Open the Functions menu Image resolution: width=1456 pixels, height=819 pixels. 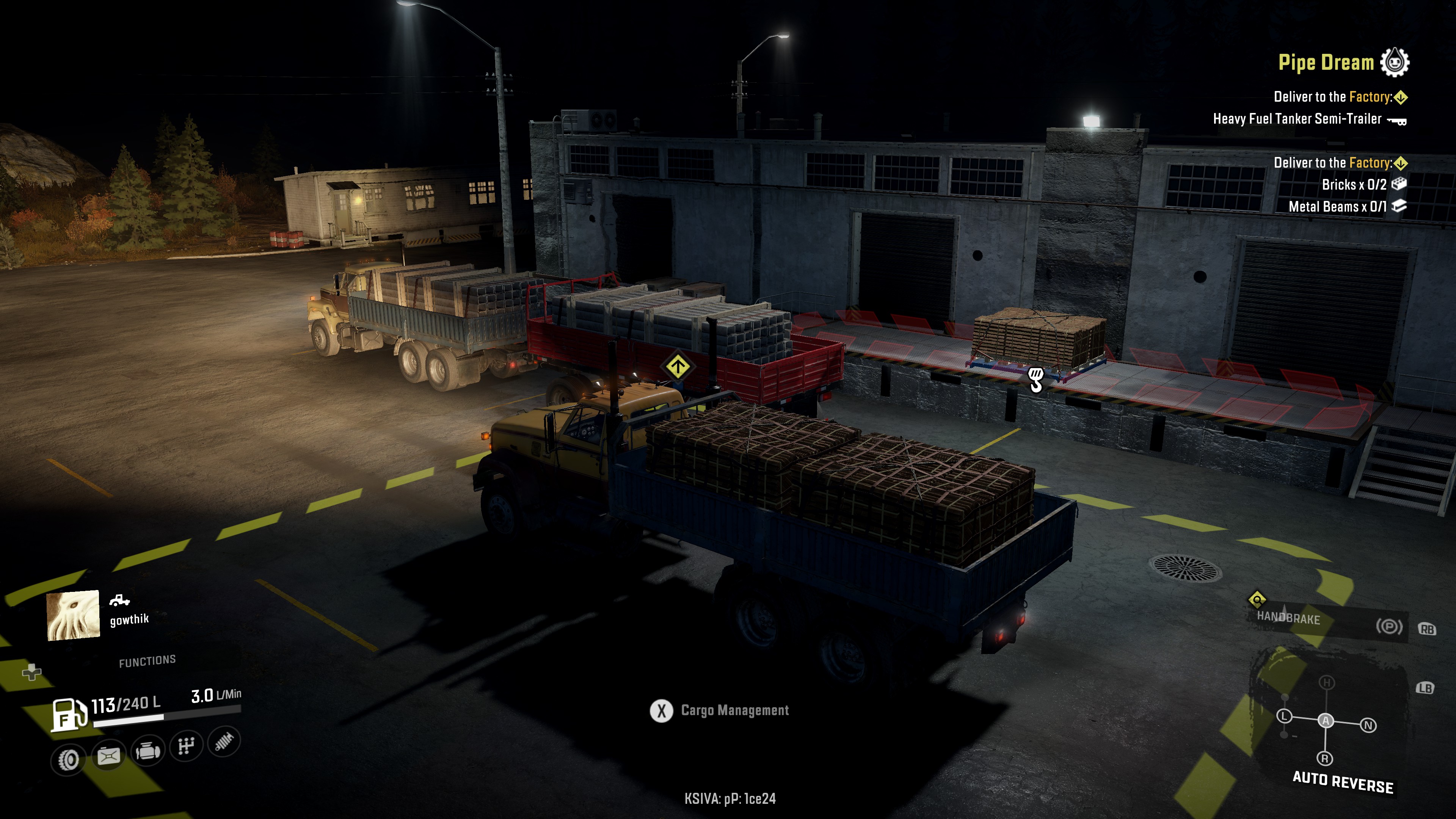[147, 661]
